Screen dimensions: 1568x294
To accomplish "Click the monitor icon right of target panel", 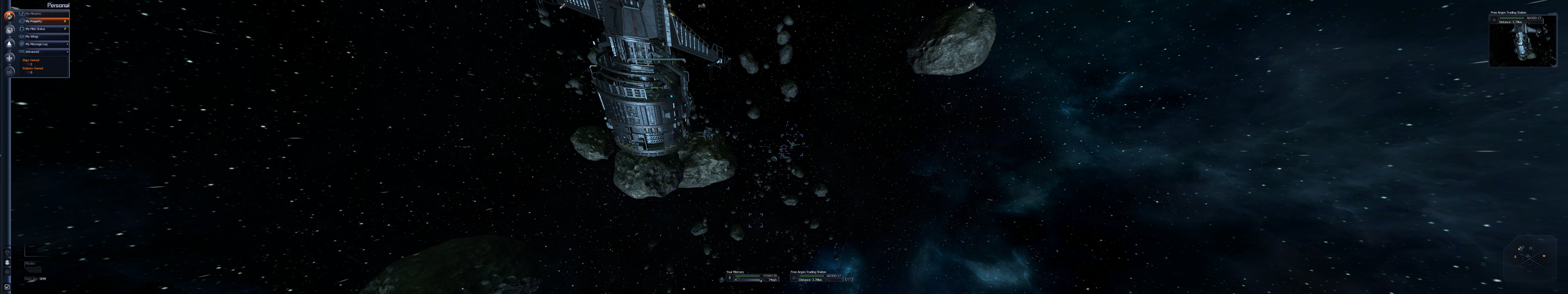I will (849, 279).
